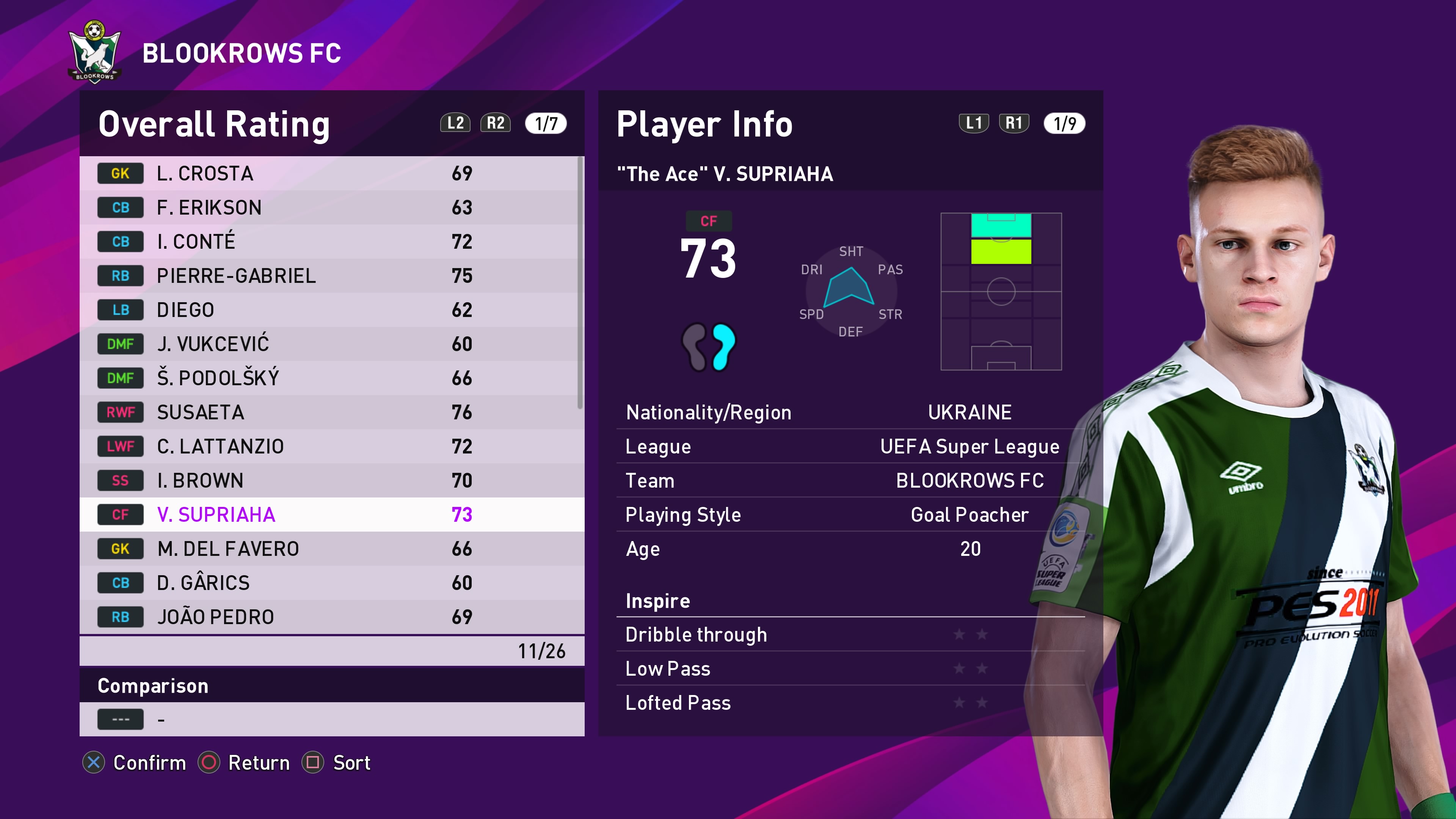Choose João Pedro right back row
The image size is (1456, 819).
pos(332,617)
